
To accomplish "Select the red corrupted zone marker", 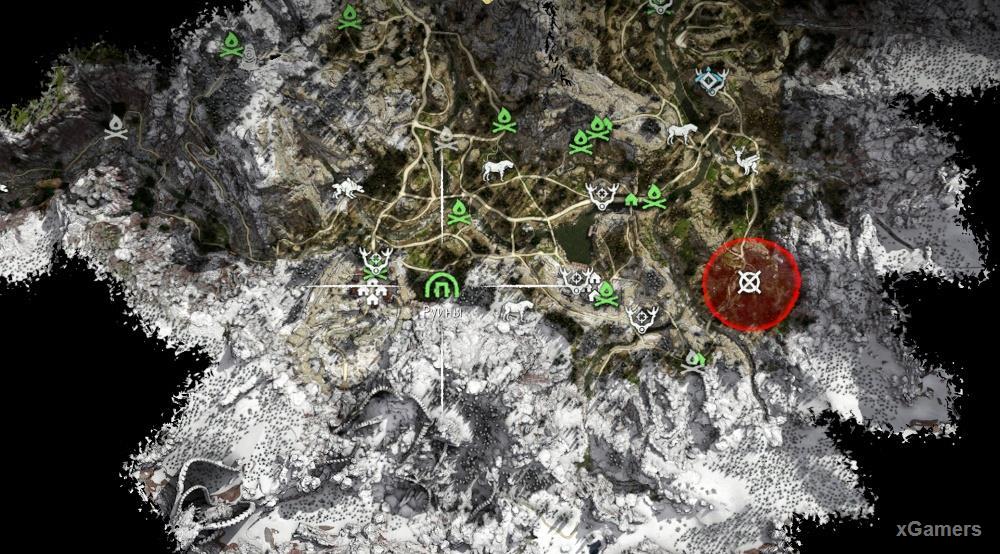I will (x=750, y=283).
